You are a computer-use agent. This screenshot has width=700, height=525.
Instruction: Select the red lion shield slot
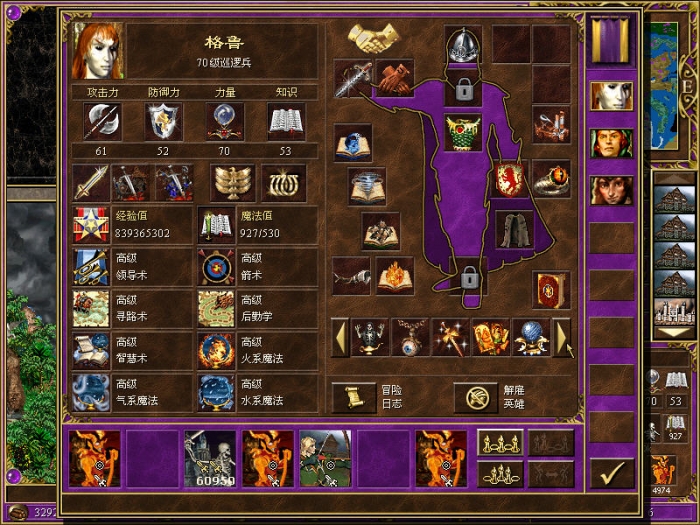pos(511,180)
